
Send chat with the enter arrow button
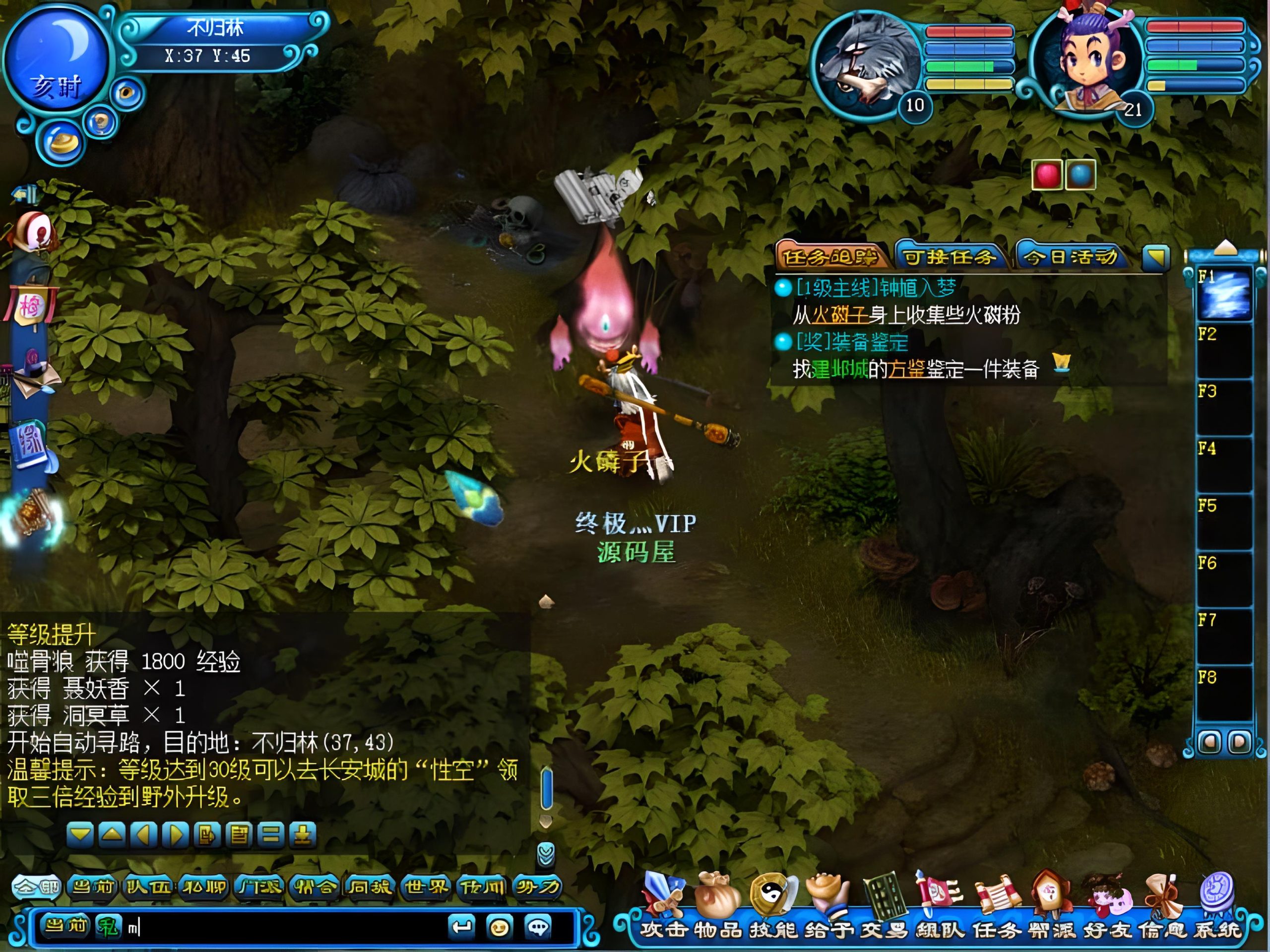click(x=461, y=927)
